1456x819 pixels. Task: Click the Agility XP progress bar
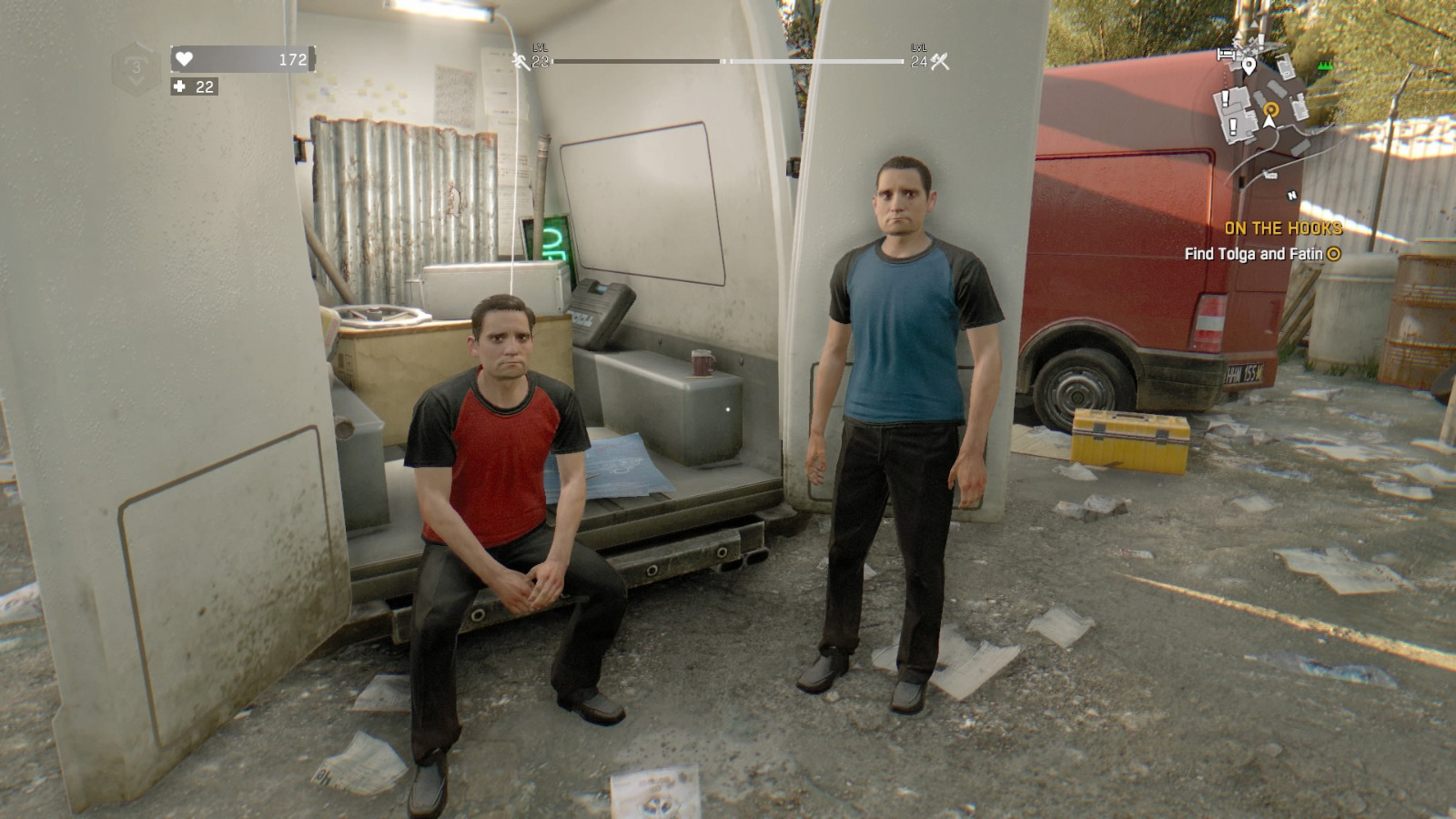tap(637, 64)
